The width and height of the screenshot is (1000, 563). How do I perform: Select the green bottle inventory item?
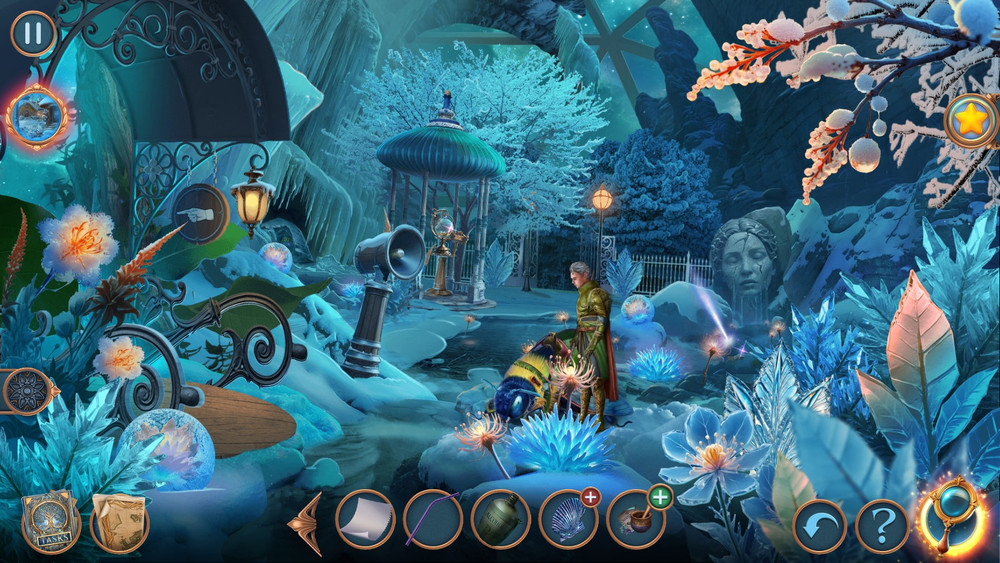coord(500,519)
